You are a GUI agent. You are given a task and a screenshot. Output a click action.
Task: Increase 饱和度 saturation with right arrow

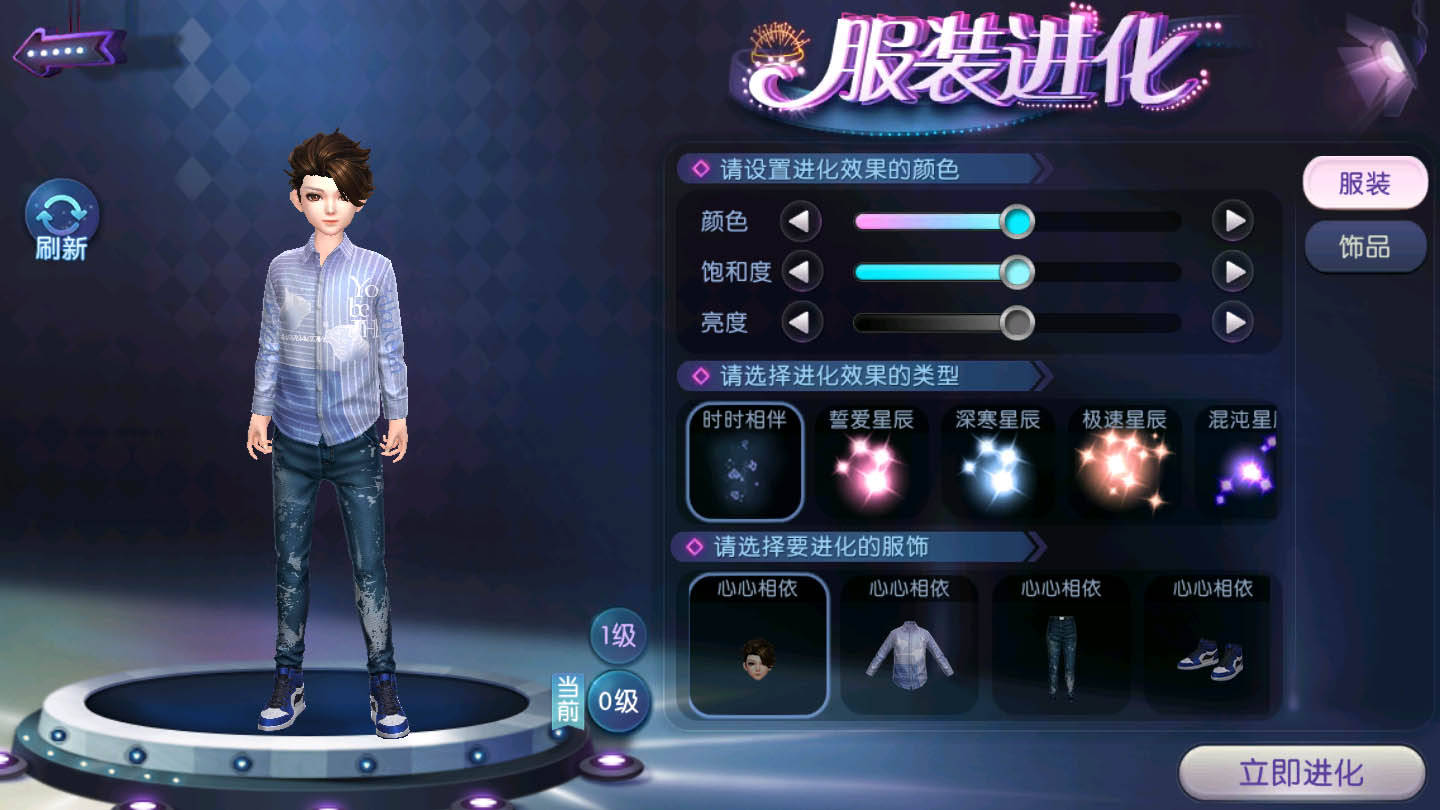click(x=1232, y=271)
